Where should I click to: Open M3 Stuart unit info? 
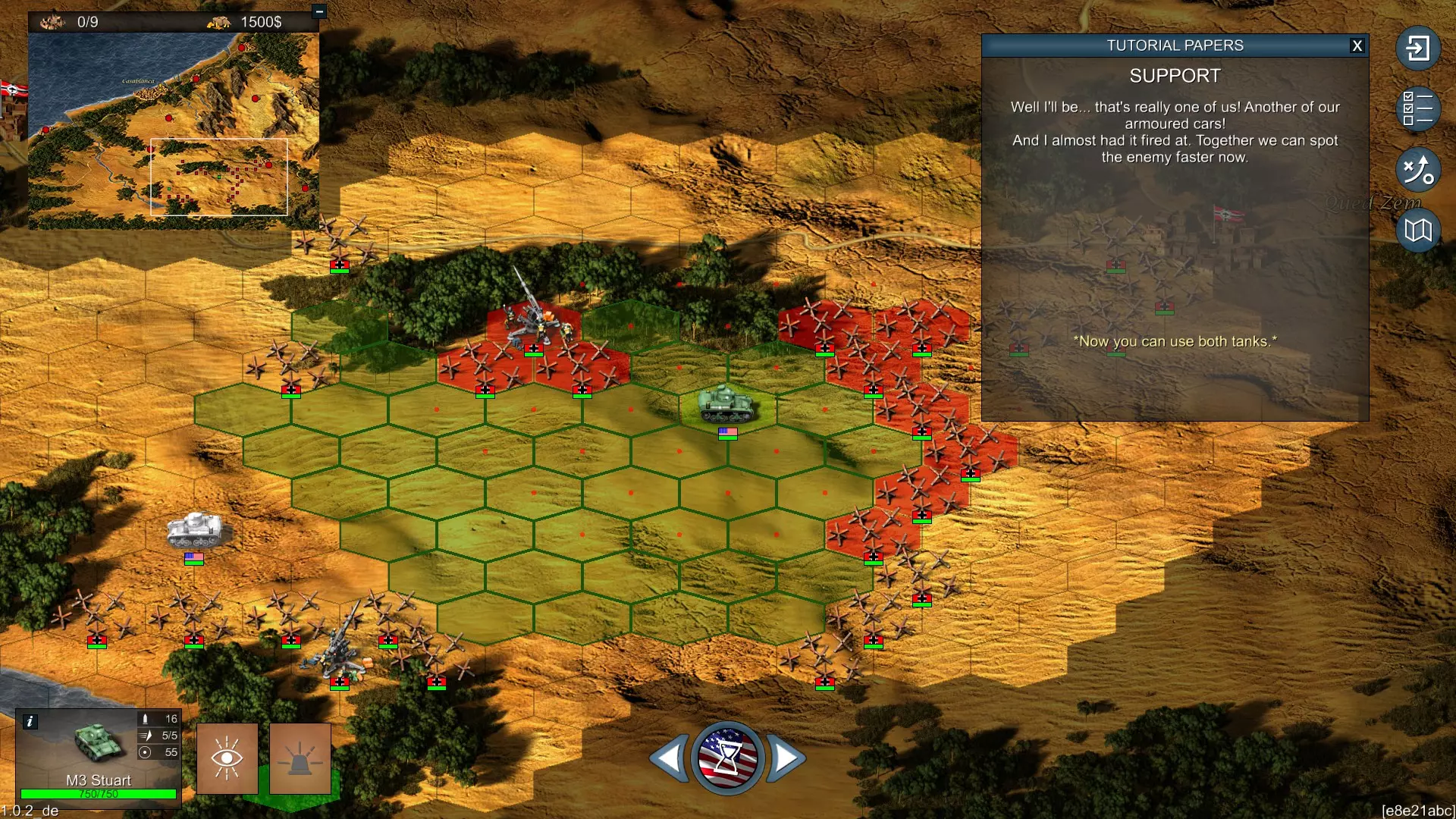30,721
